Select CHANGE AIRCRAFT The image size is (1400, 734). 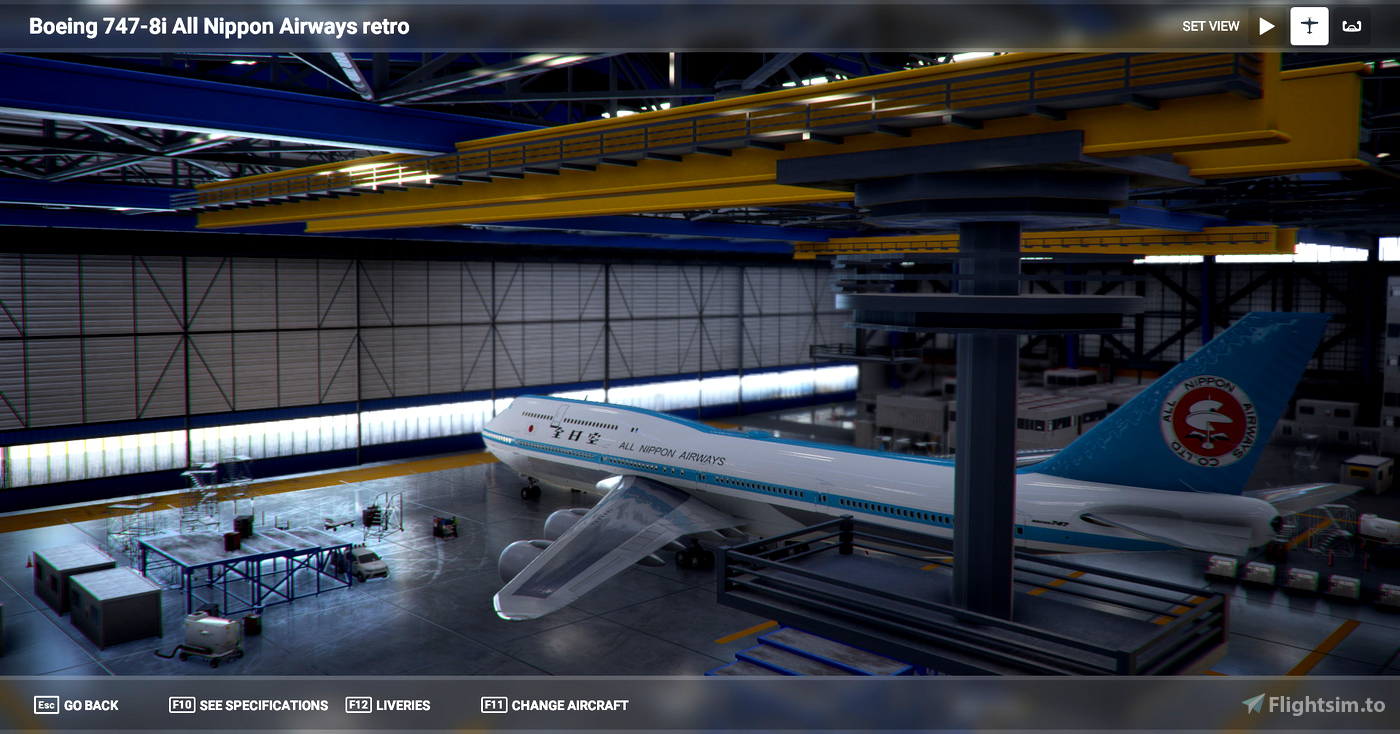pos(568,705)
